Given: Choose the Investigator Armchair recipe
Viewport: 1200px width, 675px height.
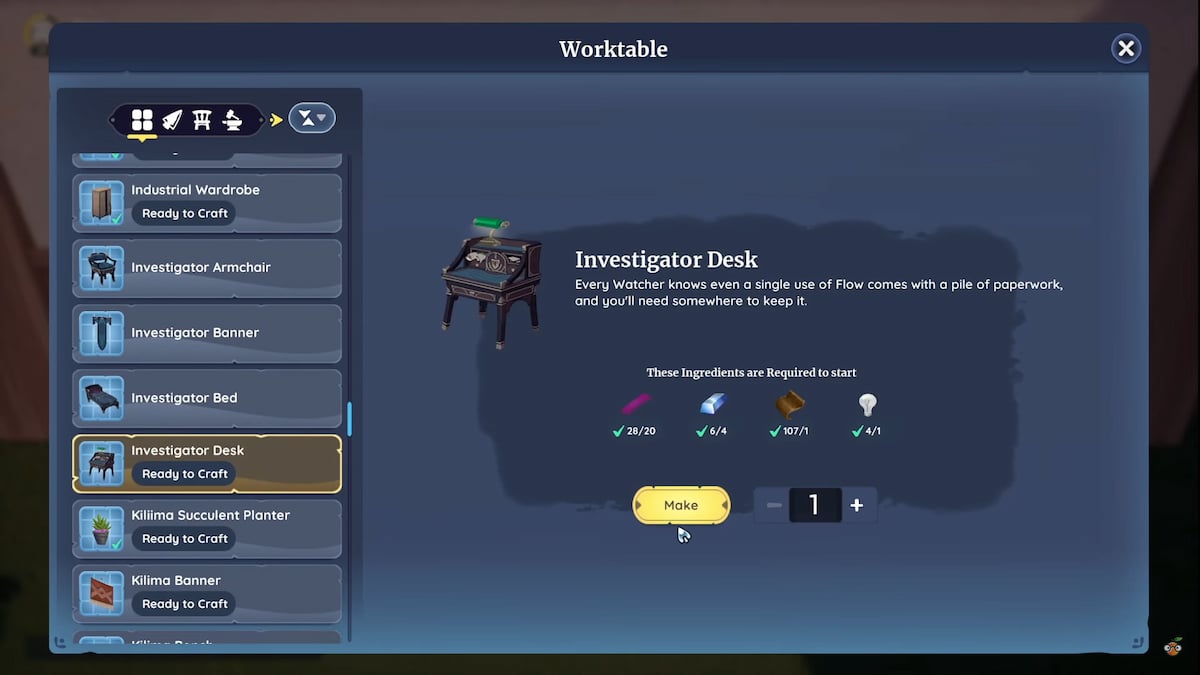Looking at the screenshot, I should pos(207,268).
